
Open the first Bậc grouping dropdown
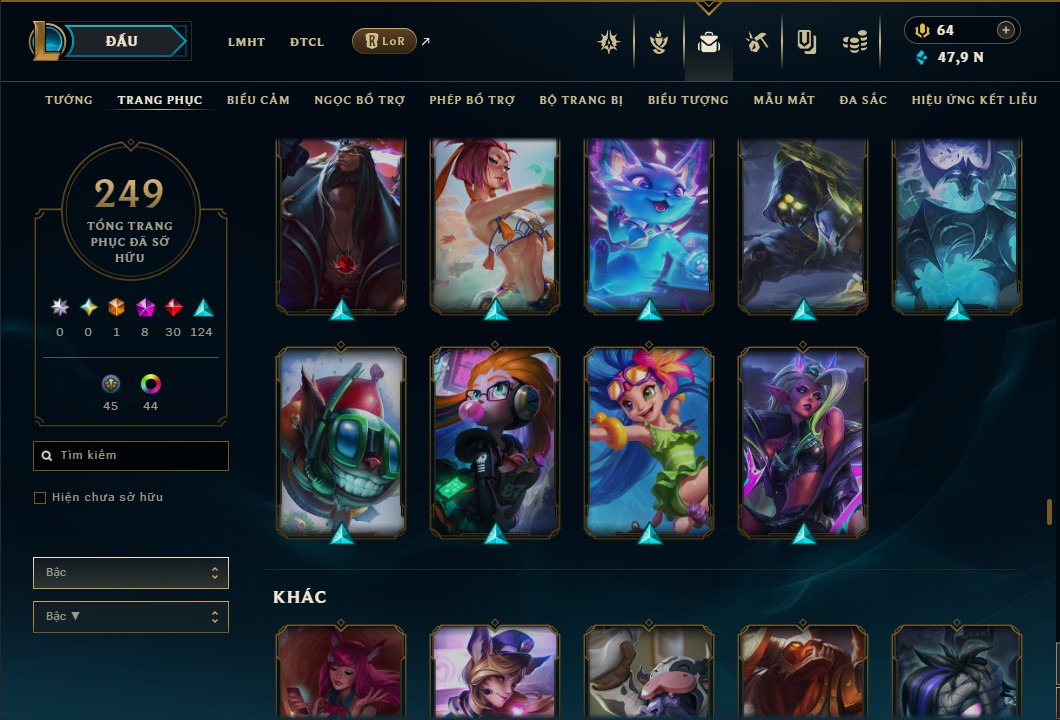click(130, 573)
